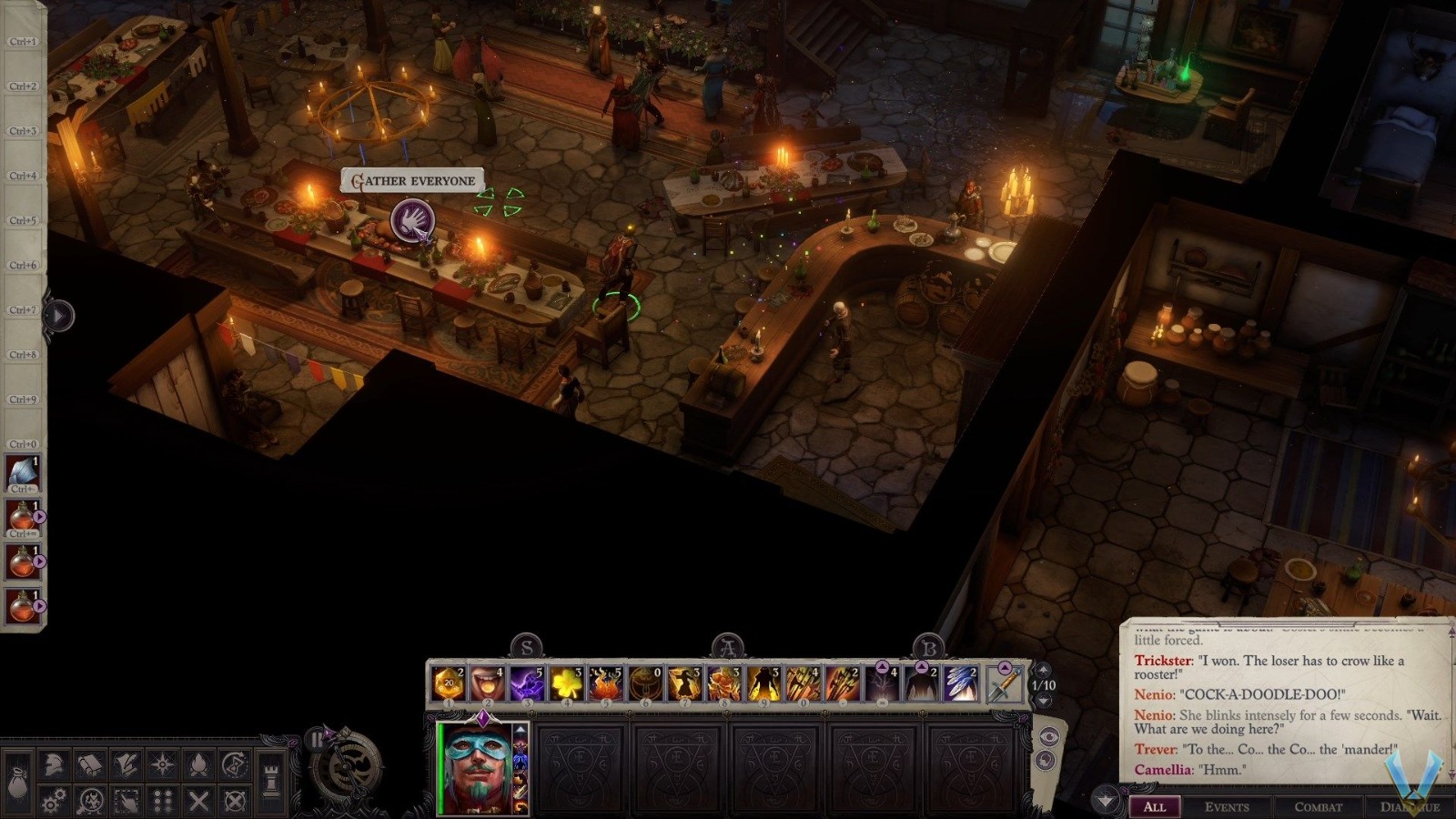
Task: Open the inventory bag icon
Action: (x=16, y=781)
